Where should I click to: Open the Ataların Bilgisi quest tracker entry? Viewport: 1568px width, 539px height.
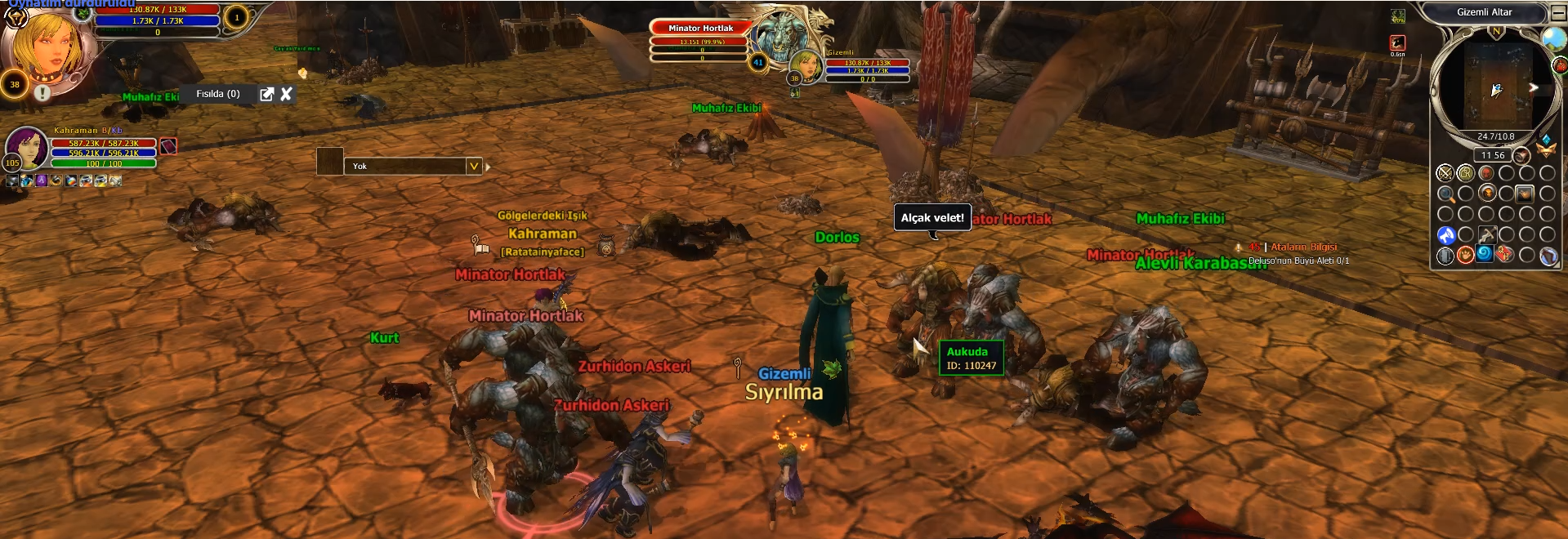[x=1303, y=247]
